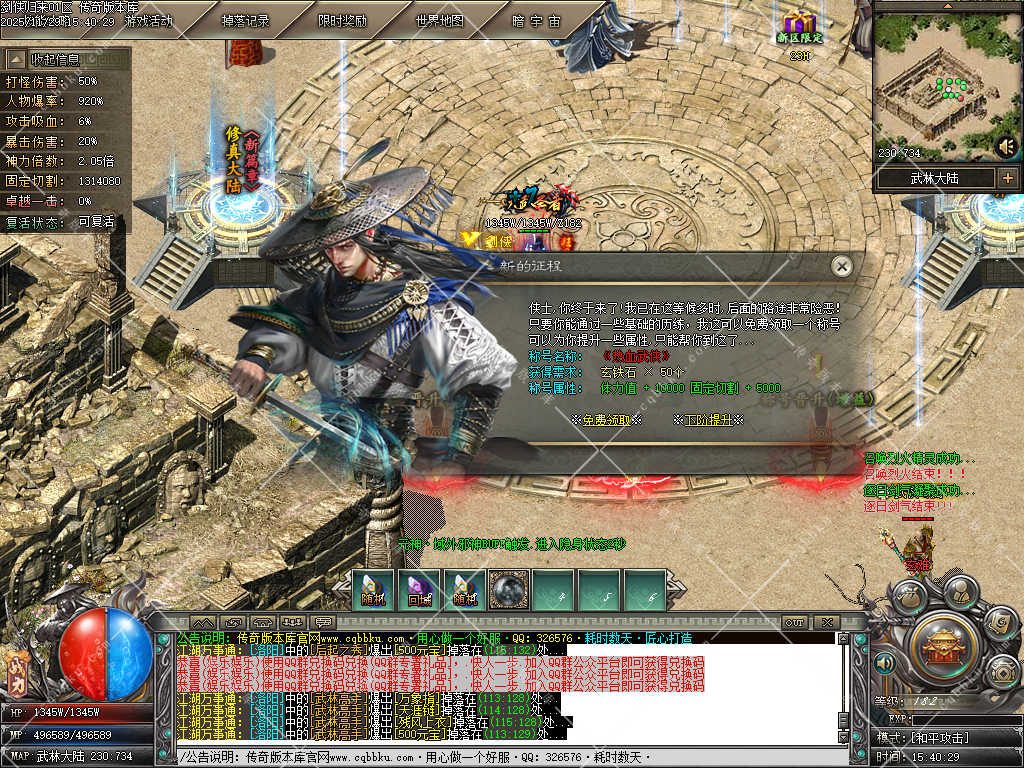The height and width of the screenshot is (768, 1024).
Task: Close the chat panel with X button
Action: click(825, 622)
